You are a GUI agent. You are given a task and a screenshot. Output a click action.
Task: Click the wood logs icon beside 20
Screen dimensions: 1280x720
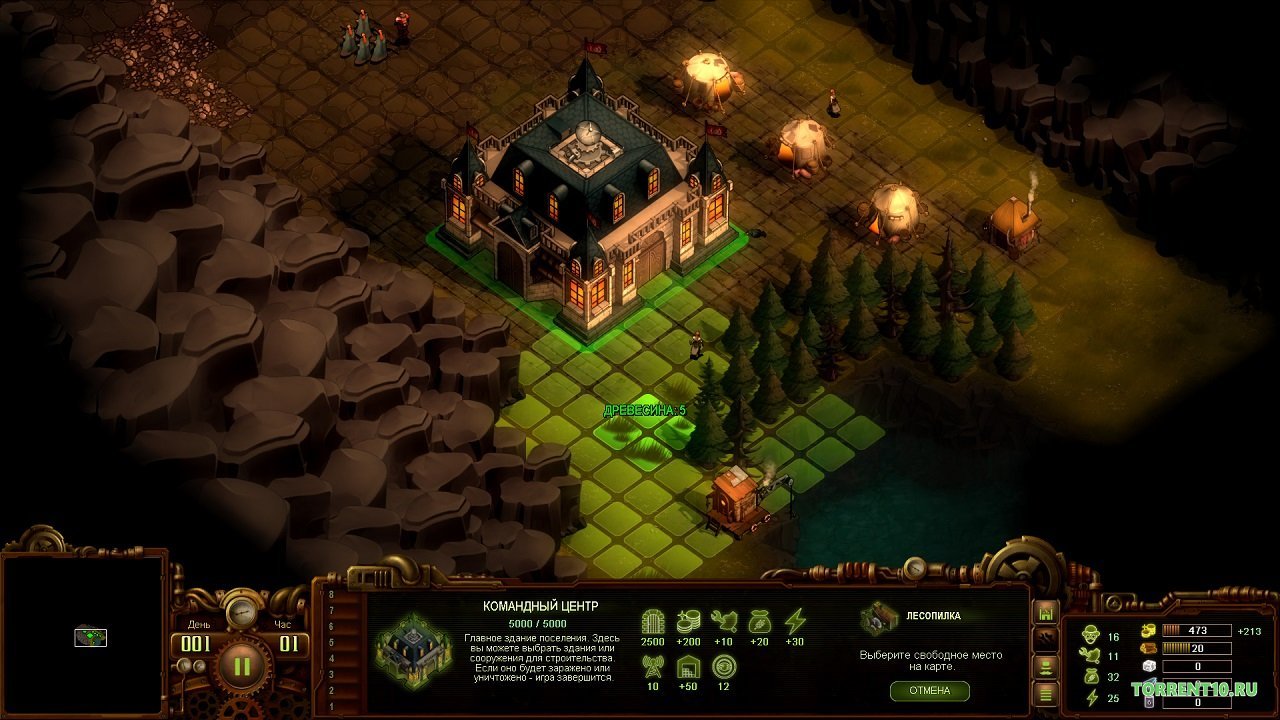pos(1148,650)
